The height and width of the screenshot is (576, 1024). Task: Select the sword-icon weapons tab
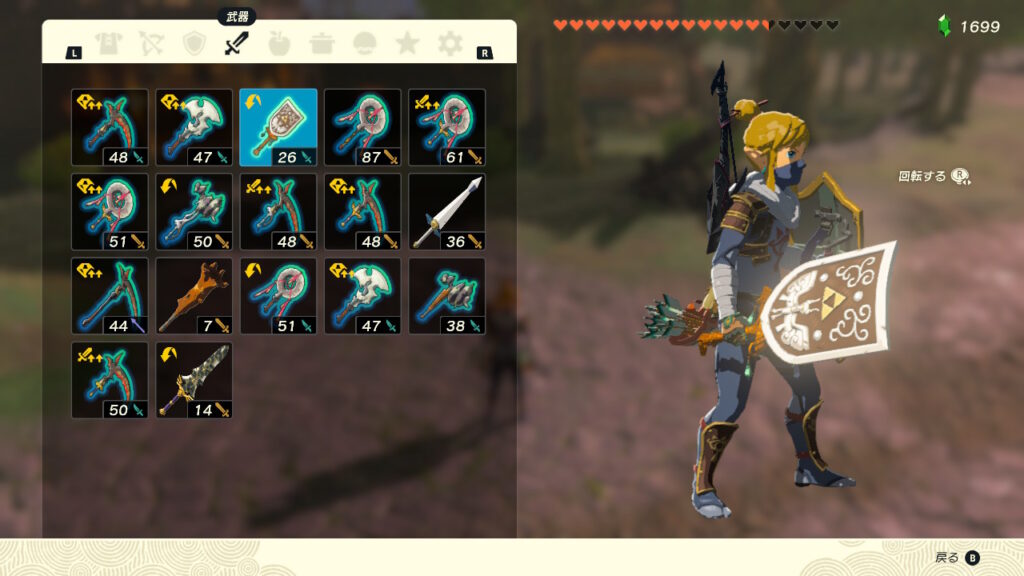pos(236,44)
